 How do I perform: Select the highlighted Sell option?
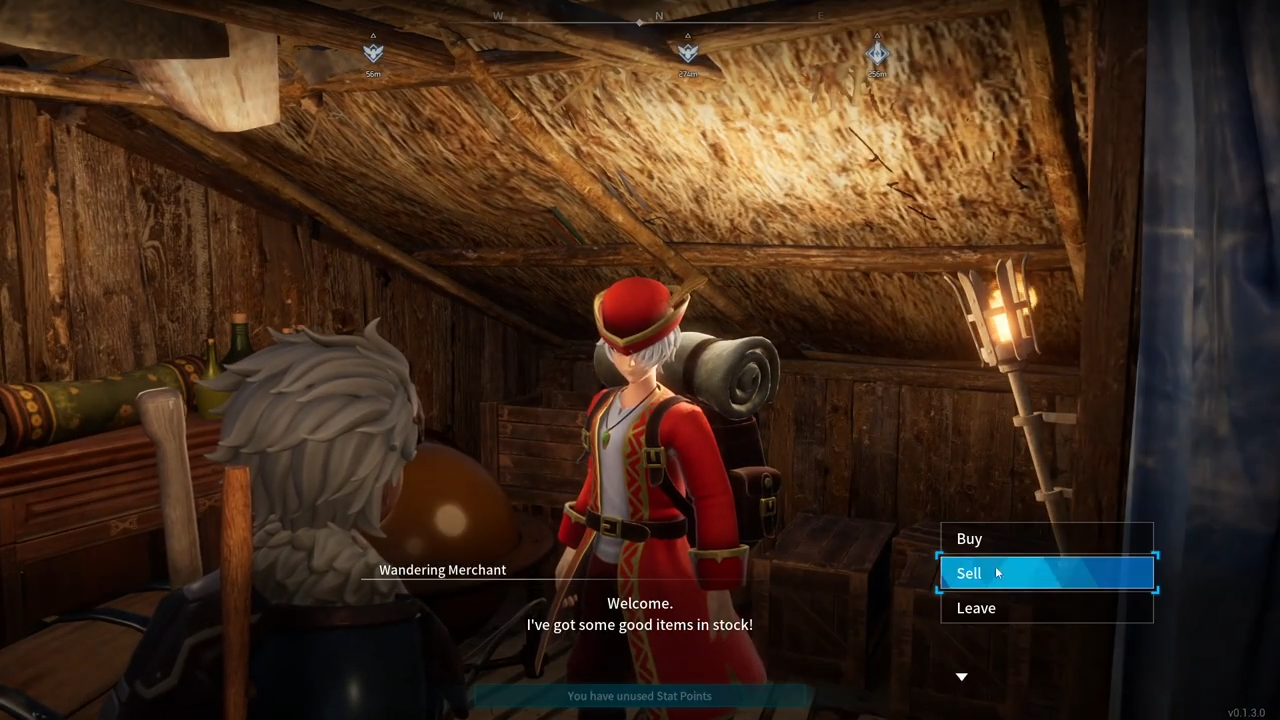tap(1046, 573)
